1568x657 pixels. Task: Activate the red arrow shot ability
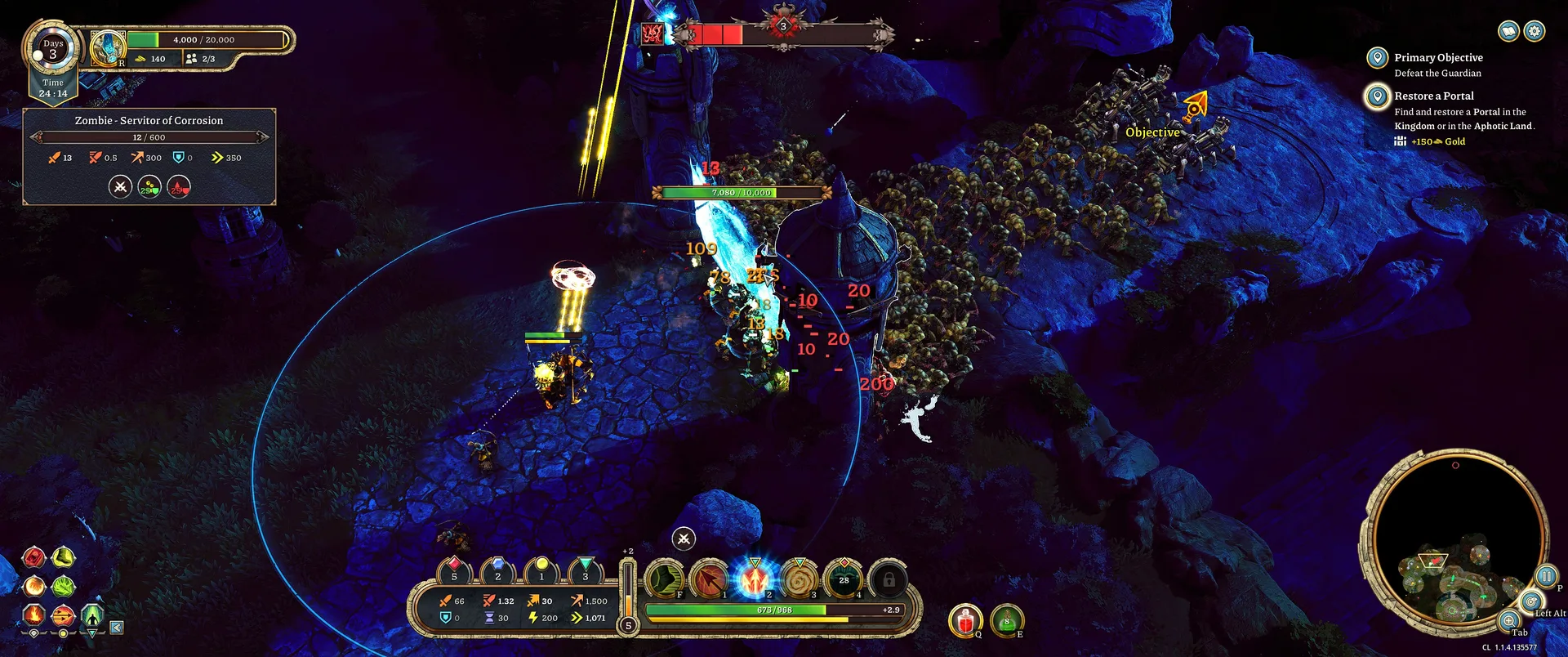(x=710, y=579)
